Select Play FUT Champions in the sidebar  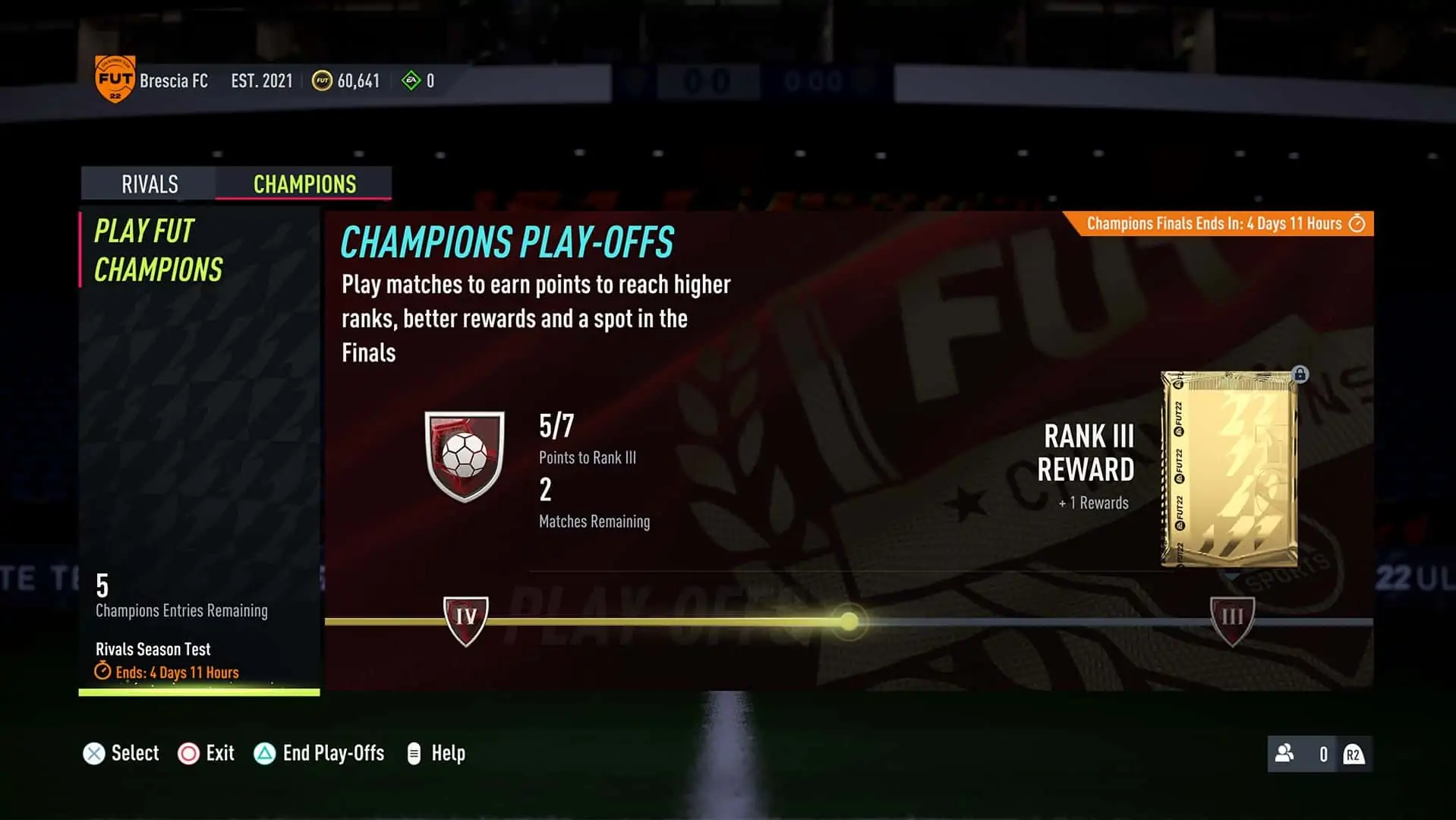tap(159, 251)
